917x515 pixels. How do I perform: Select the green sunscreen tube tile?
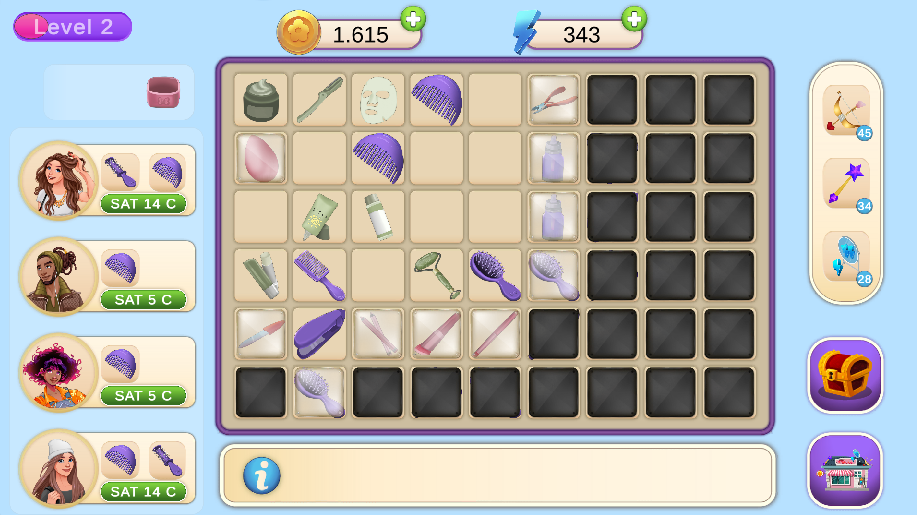pyautogui.click(x=319, y=216)
